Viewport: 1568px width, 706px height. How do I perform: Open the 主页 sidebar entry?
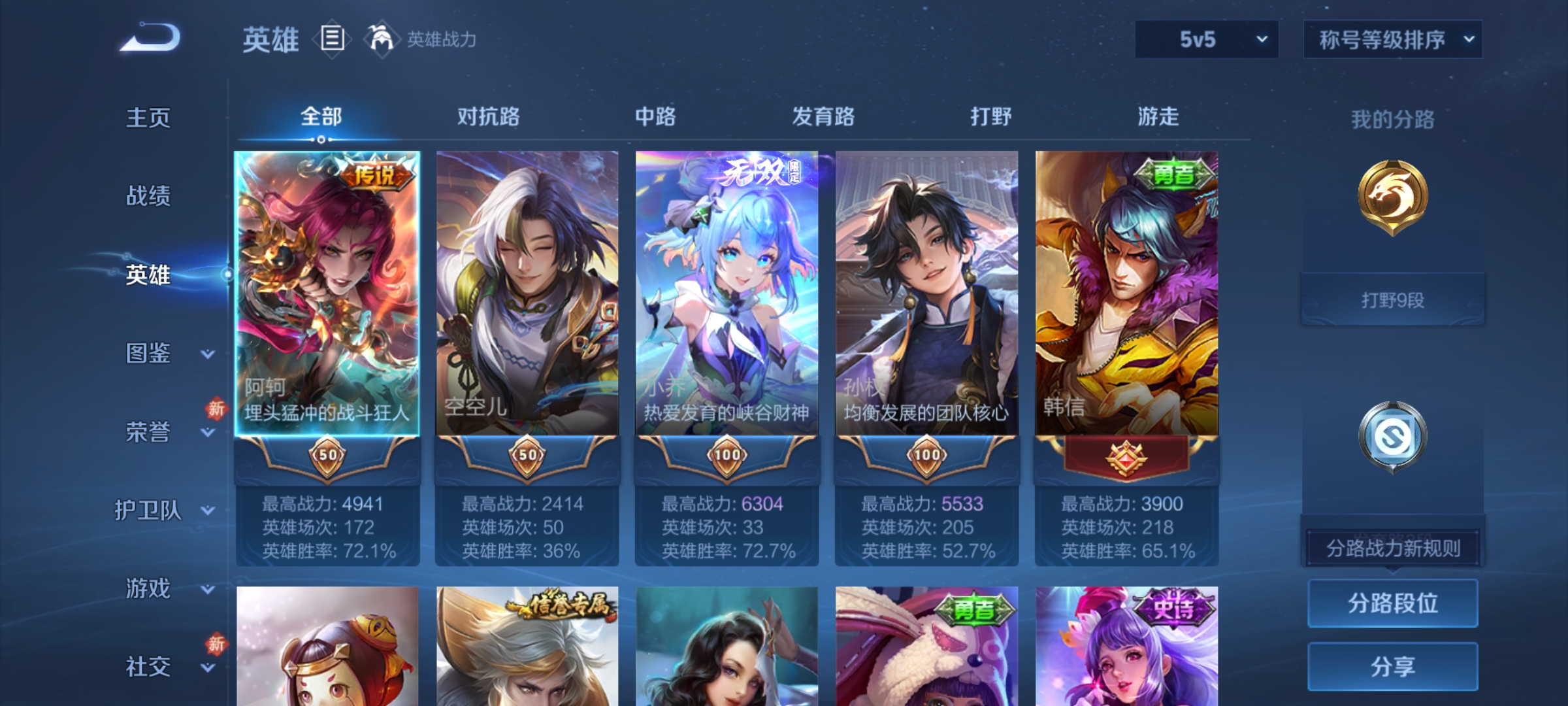148,118
